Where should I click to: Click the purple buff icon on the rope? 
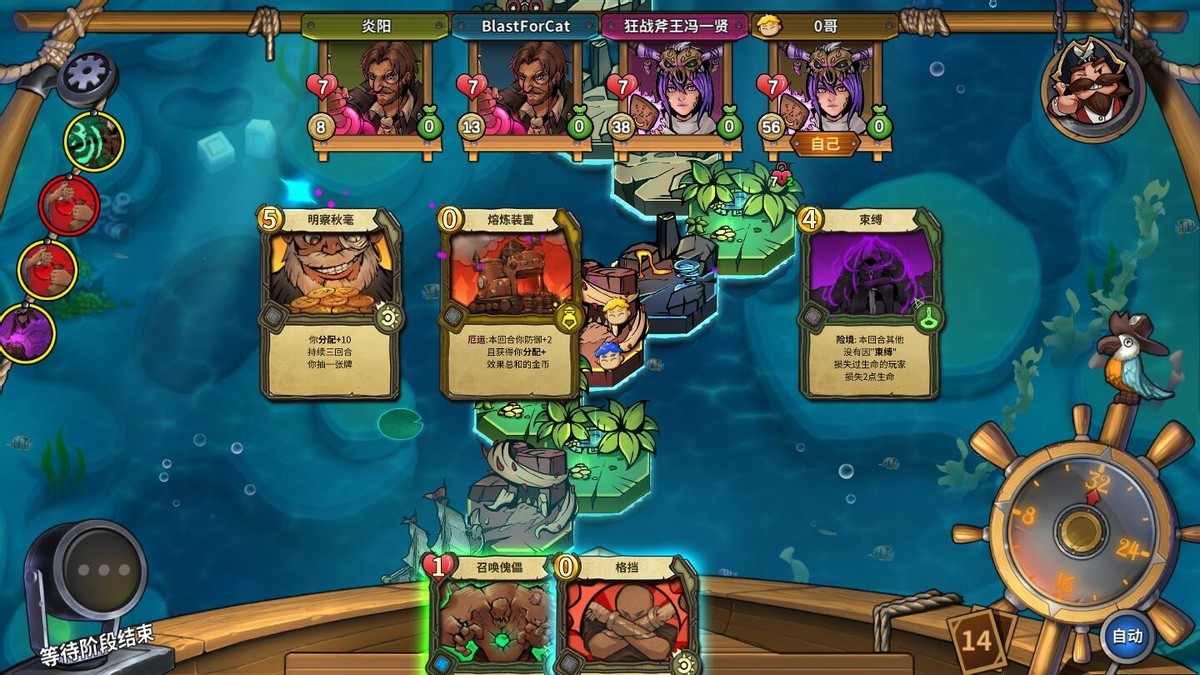pyautogui.click(x=27, y=333)
